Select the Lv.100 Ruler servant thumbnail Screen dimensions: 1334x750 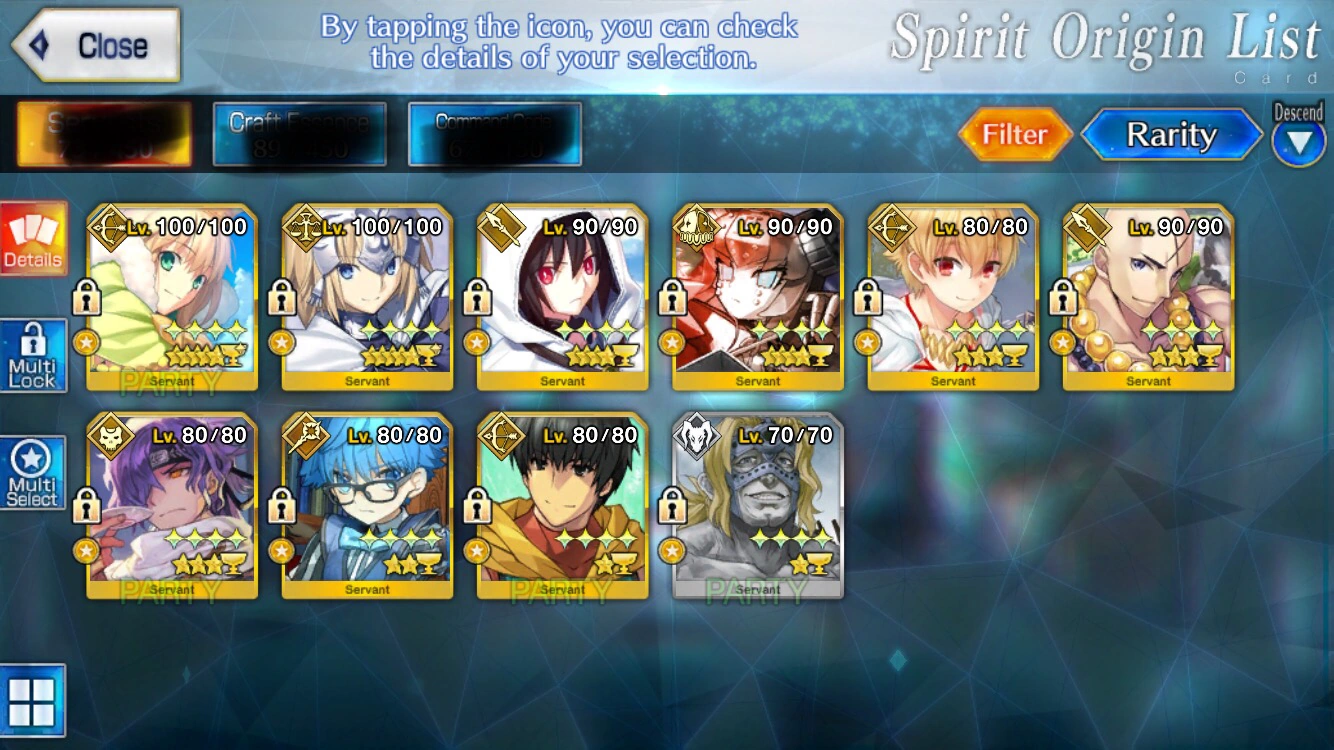pos(366,295)
